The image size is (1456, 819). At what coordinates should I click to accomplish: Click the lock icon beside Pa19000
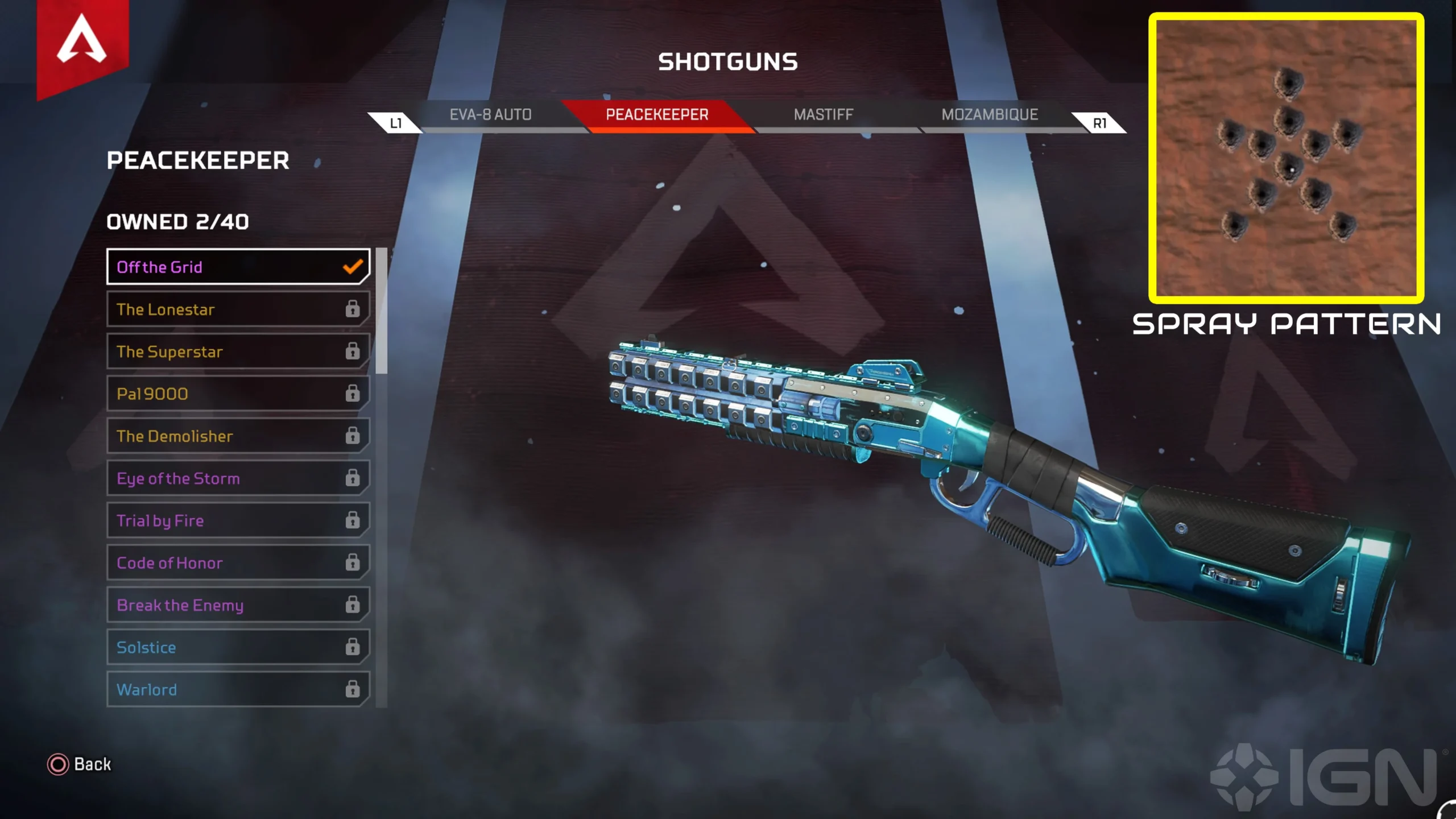[x=354, y=394]
